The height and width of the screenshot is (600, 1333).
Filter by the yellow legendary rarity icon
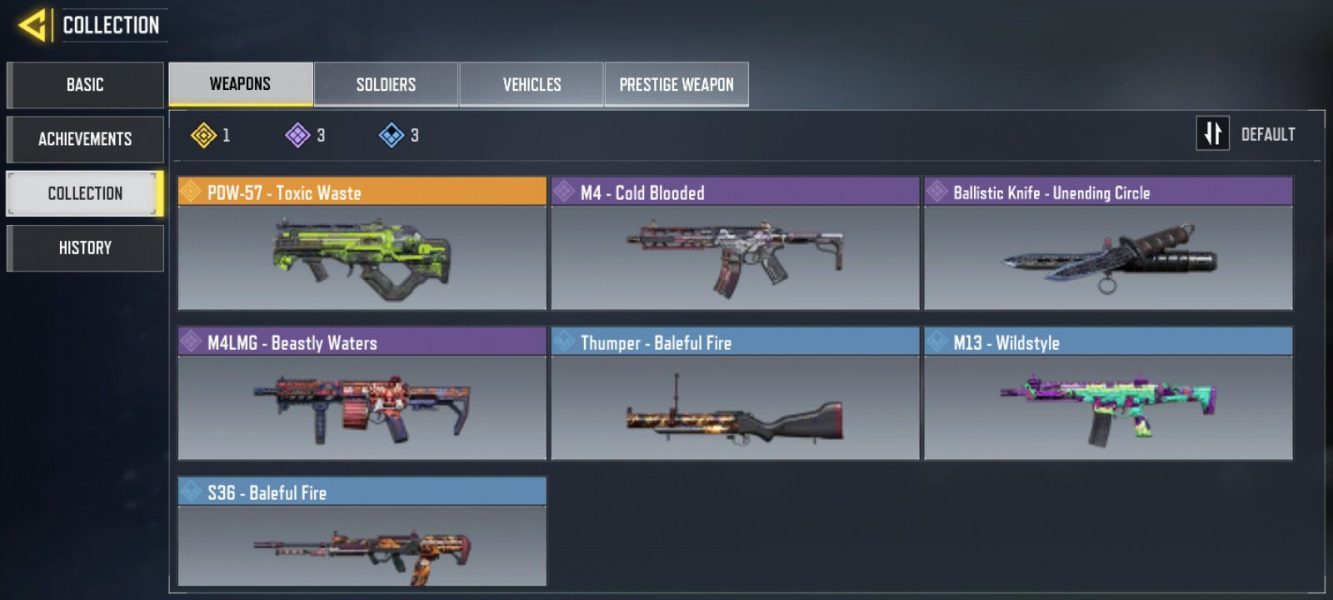204,135
